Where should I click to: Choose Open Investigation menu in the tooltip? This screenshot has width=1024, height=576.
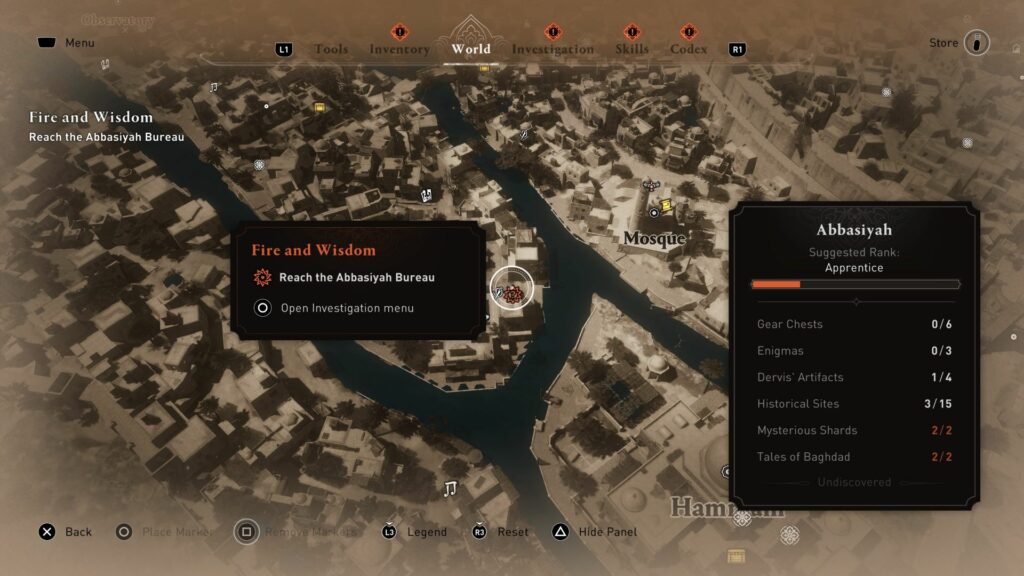coord(346,308)
